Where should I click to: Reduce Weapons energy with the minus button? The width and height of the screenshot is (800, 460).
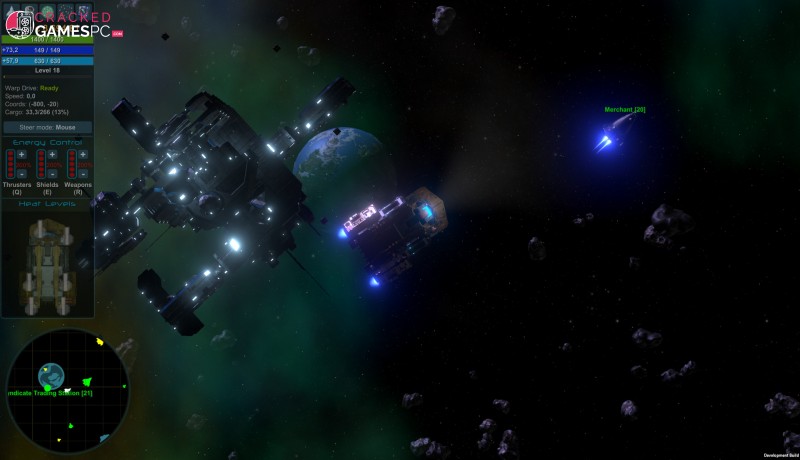click(x=83, y=174)
